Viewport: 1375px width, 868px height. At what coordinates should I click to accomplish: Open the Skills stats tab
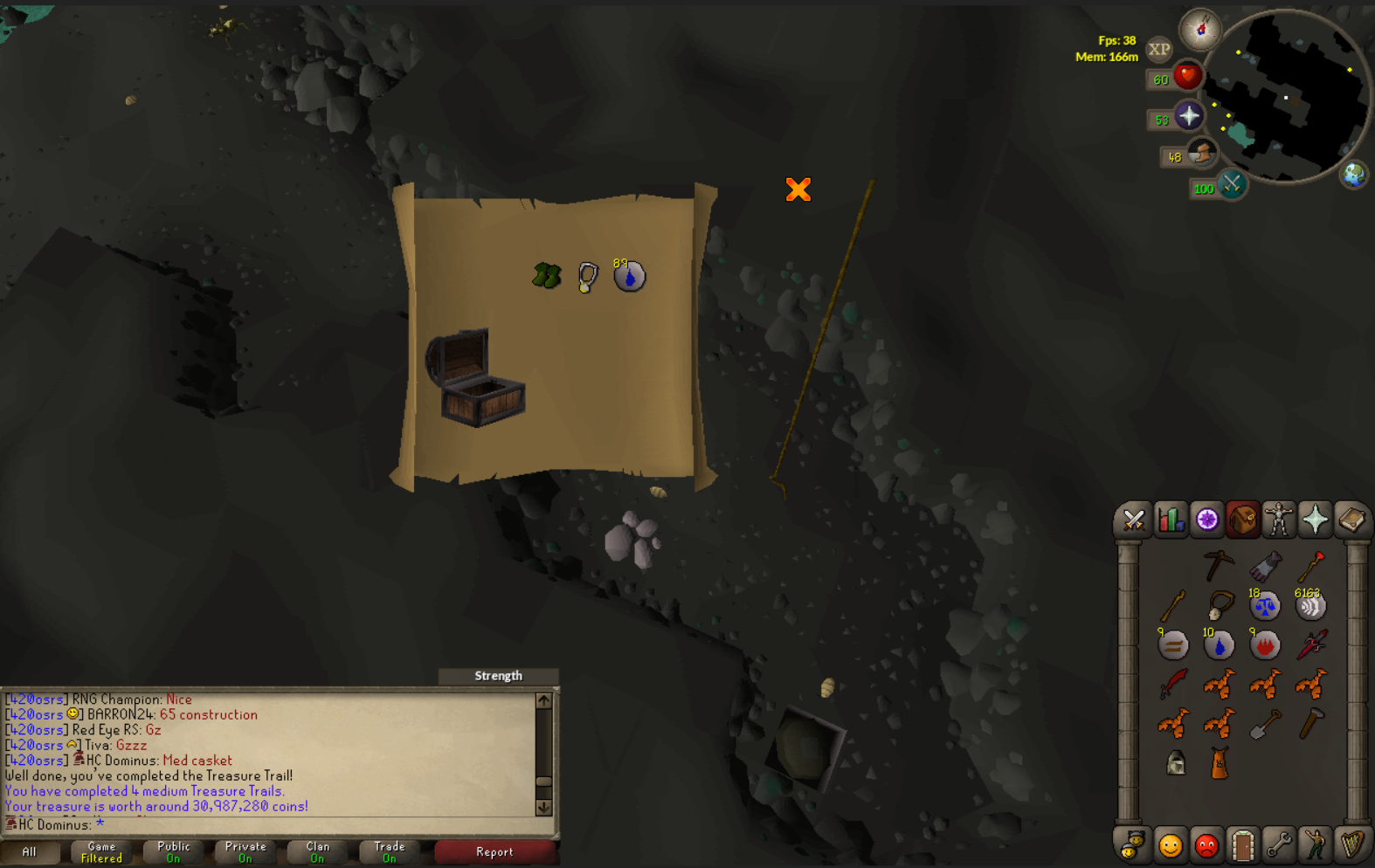pyautogui.click(x=1171, y=520)
